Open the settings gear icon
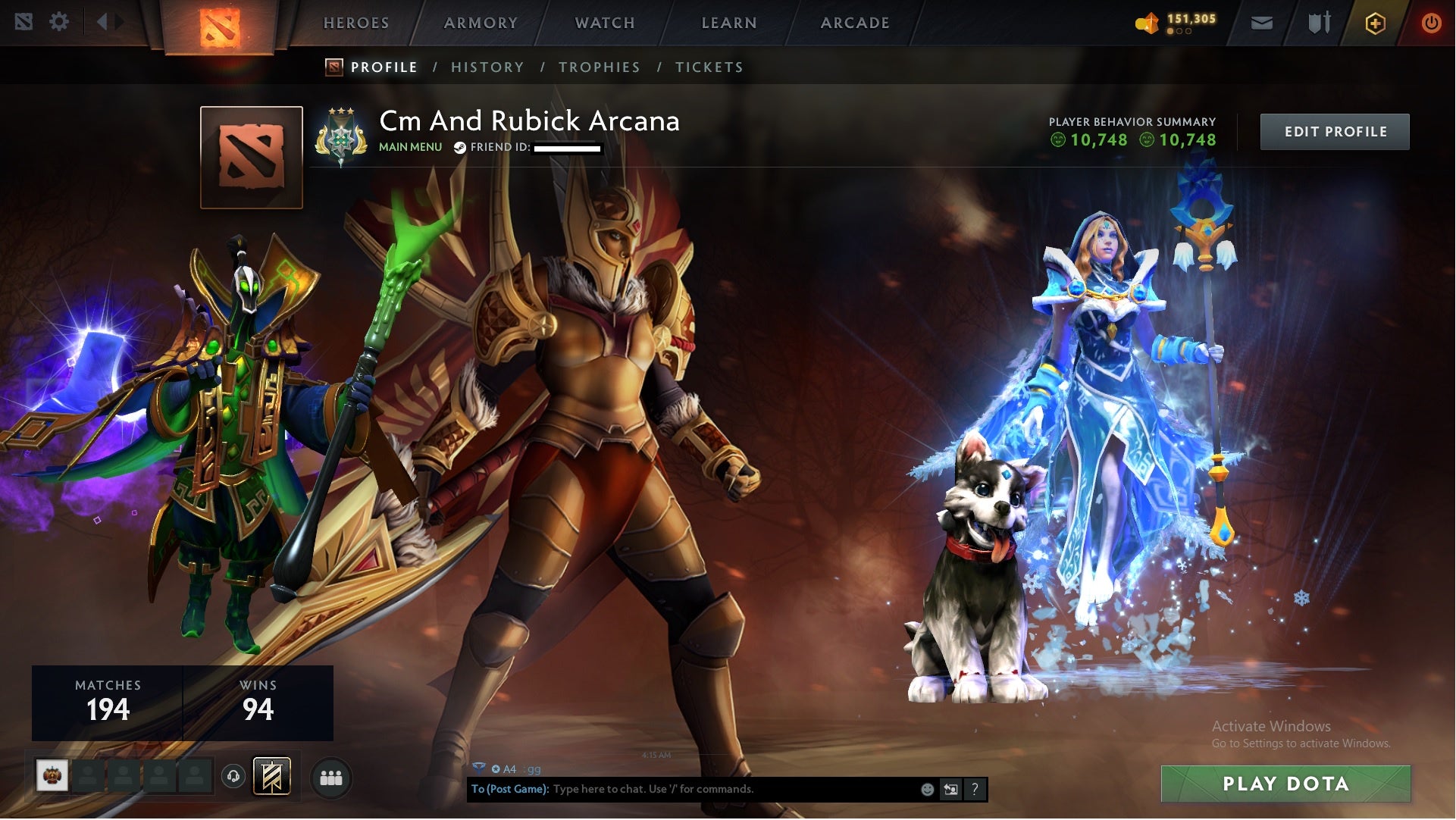Image resolution: width=1456 pixels, height=820 pixels. tap(59, 22)
